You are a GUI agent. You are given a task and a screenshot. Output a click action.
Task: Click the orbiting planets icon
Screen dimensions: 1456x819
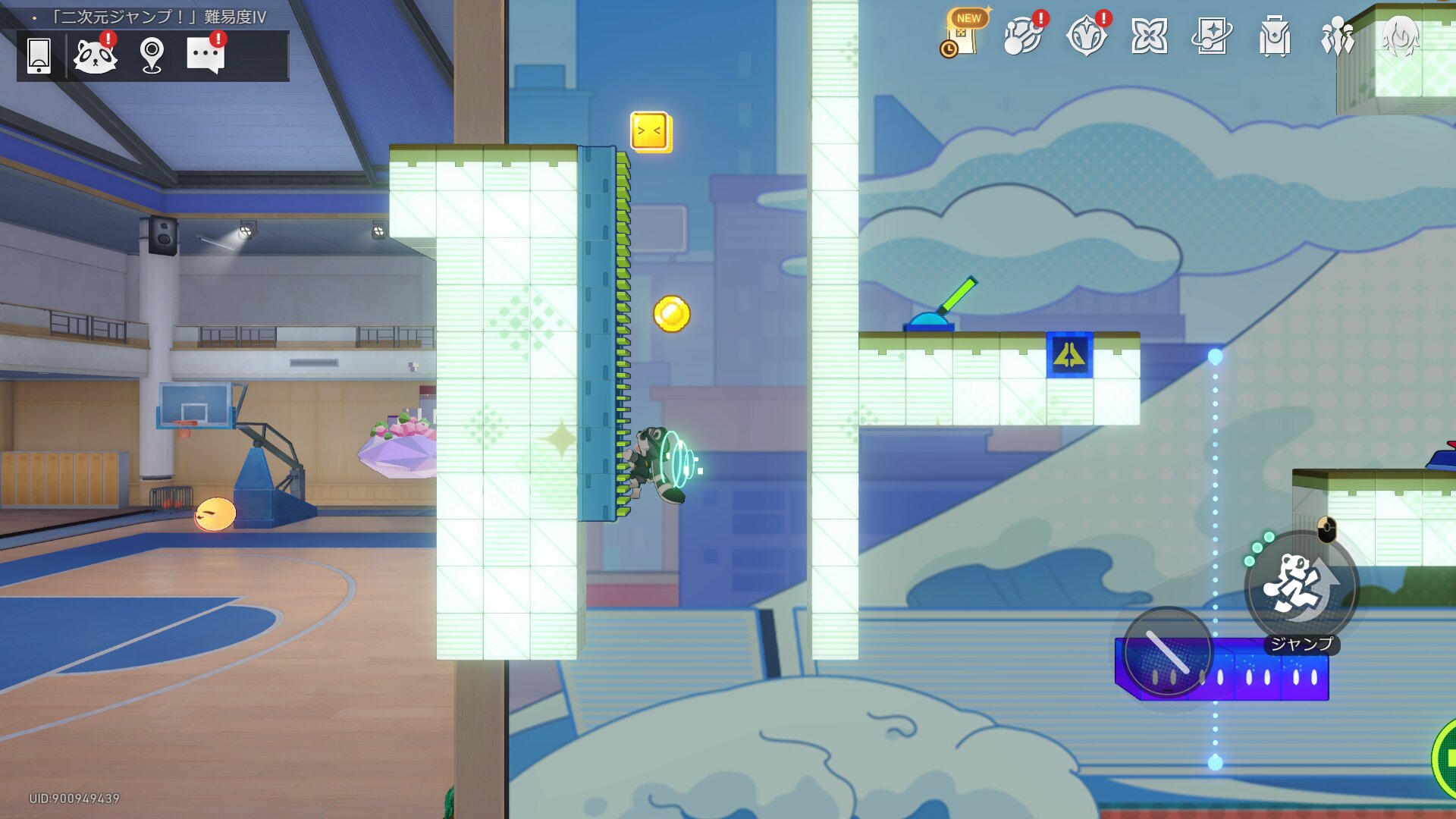point(1022,36)
